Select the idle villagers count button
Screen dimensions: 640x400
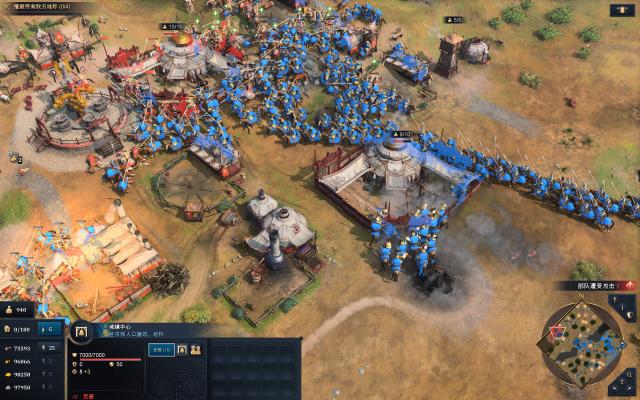pos(52,329)
